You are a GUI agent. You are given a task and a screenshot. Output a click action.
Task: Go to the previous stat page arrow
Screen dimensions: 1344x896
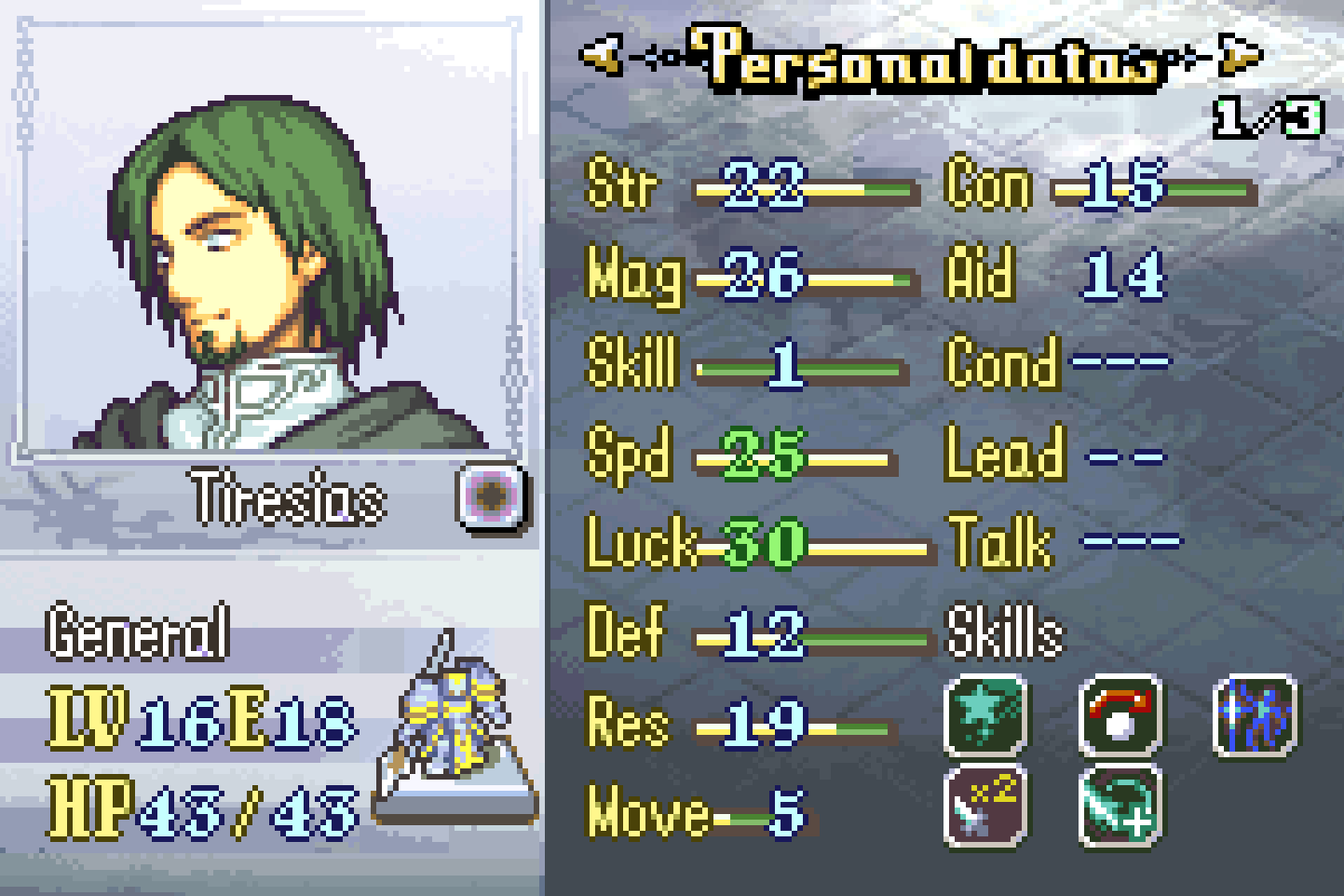[601, 56]
